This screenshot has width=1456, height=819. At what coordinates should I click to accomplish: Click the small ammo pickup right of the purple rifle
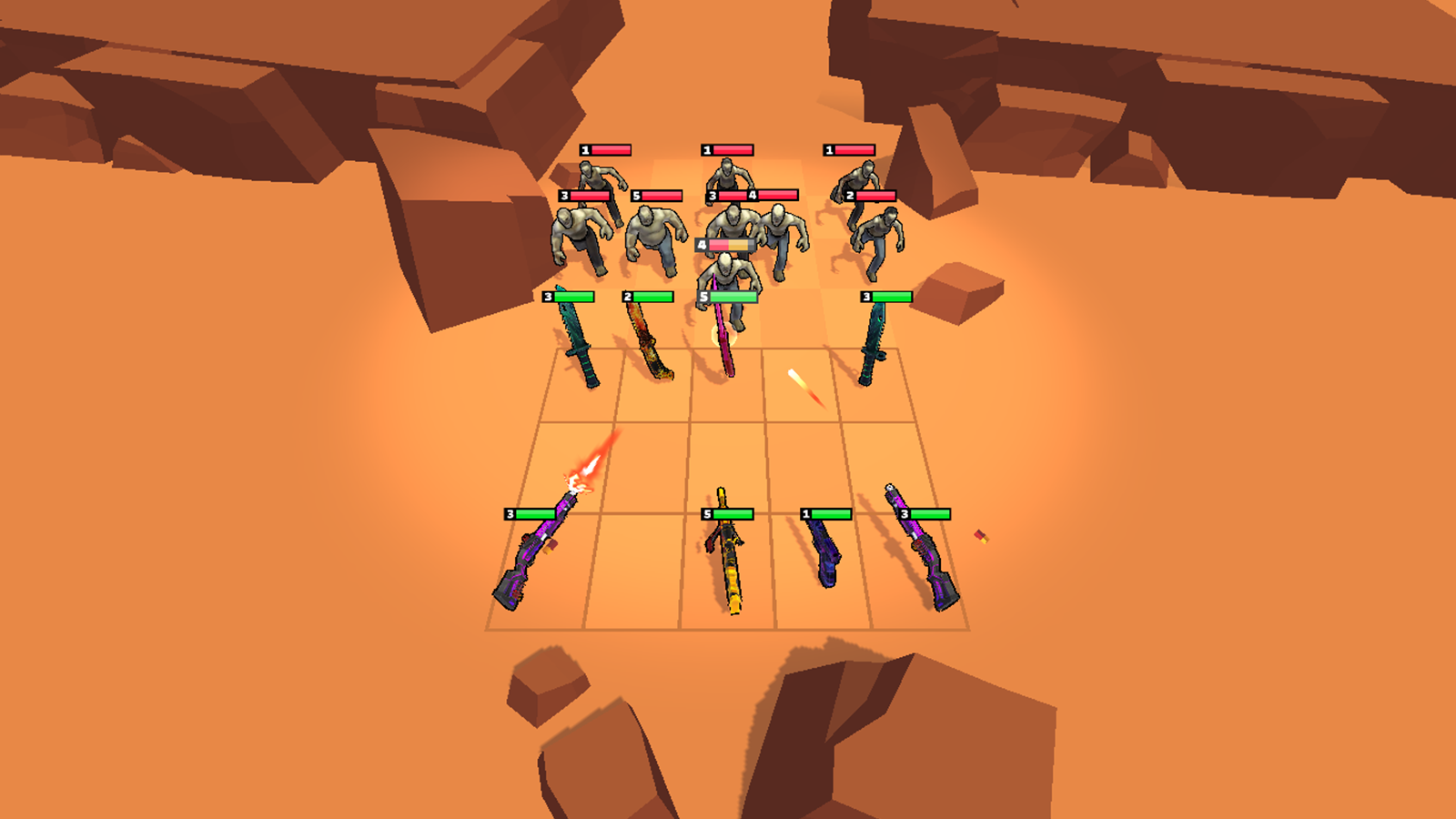983,537
